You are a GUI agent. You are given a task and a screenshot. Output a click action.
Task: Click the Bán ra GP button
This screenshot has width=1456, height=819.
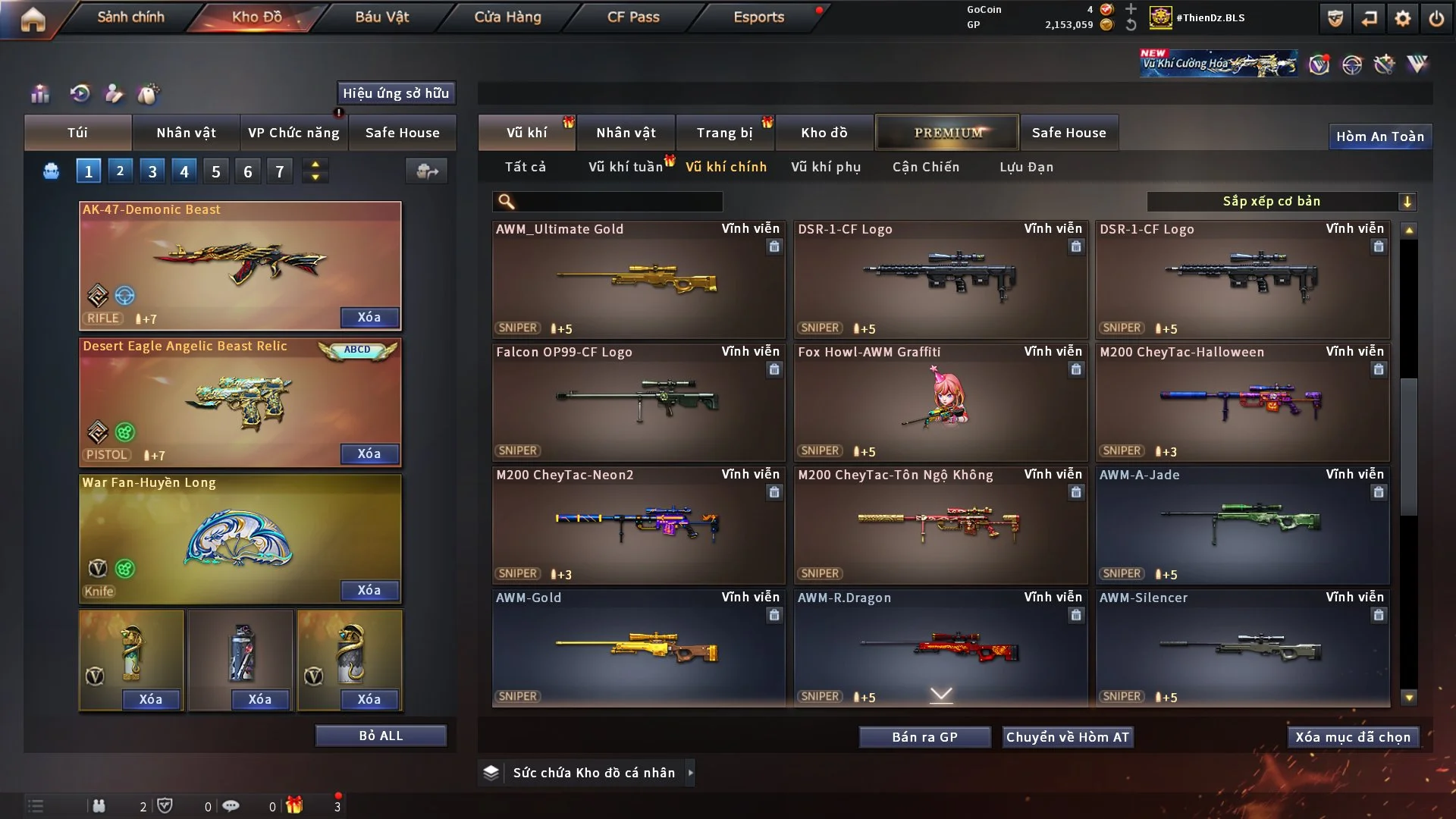[x=924, y=737]
